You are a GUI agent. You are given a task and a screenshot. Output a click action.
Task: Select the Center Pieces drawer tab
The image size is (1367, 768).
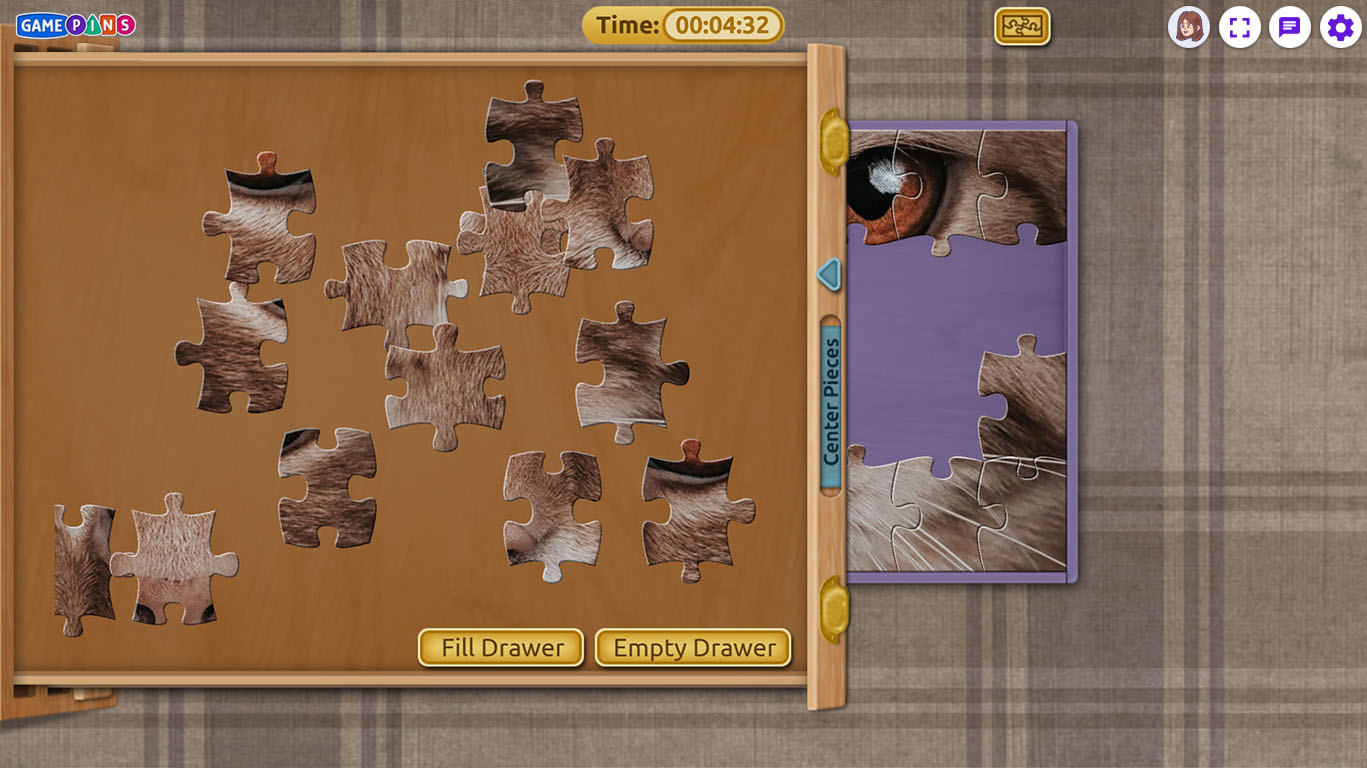pyautogui.click(x=831, y=403)
